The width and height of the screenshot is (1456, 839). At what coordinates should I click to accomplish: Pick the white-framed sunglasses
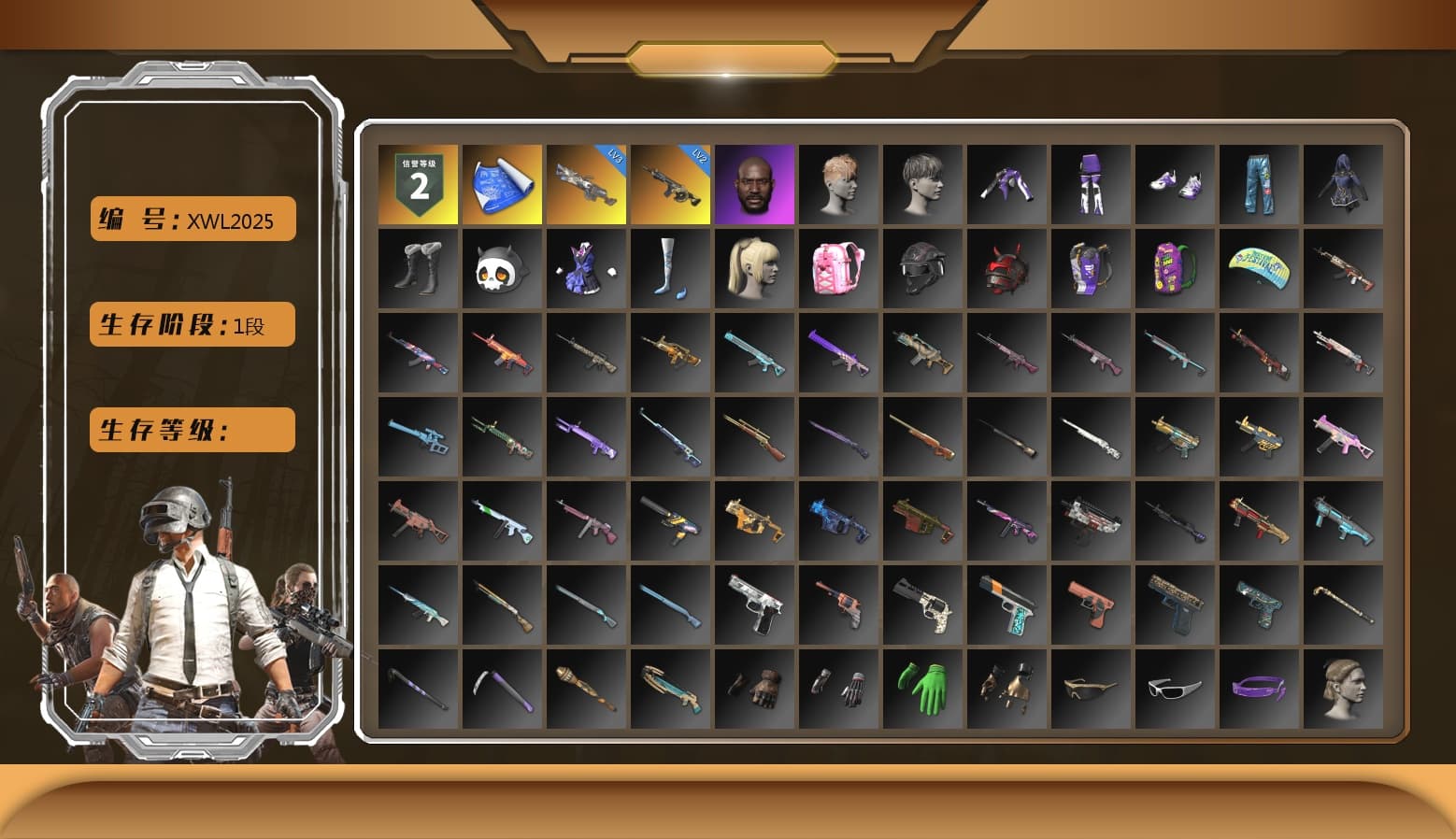coord(1175,689)
